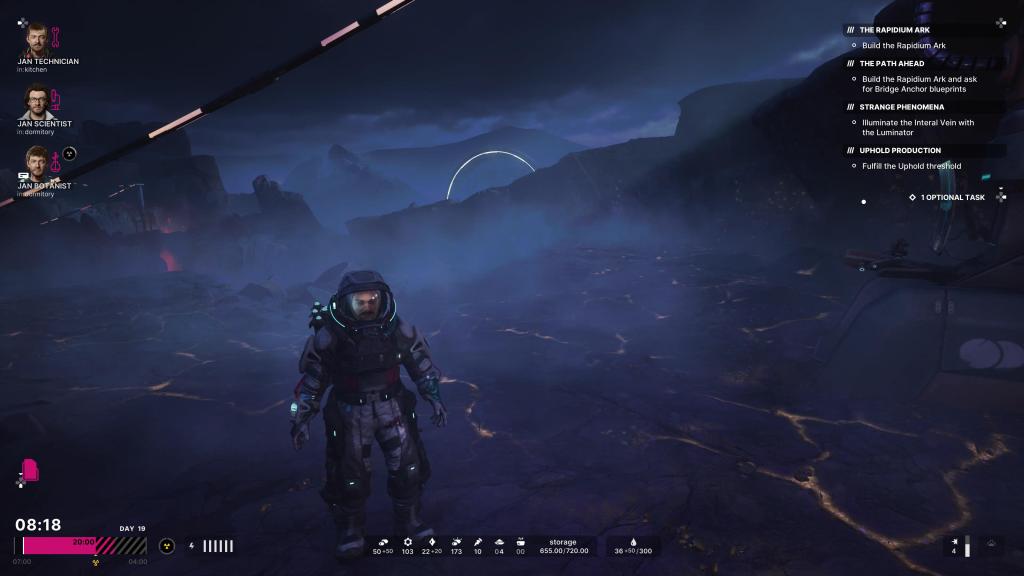Open The Rapidium Ark objective
The width and height of the screenshot is (1024, 576).
pos(894,30)
